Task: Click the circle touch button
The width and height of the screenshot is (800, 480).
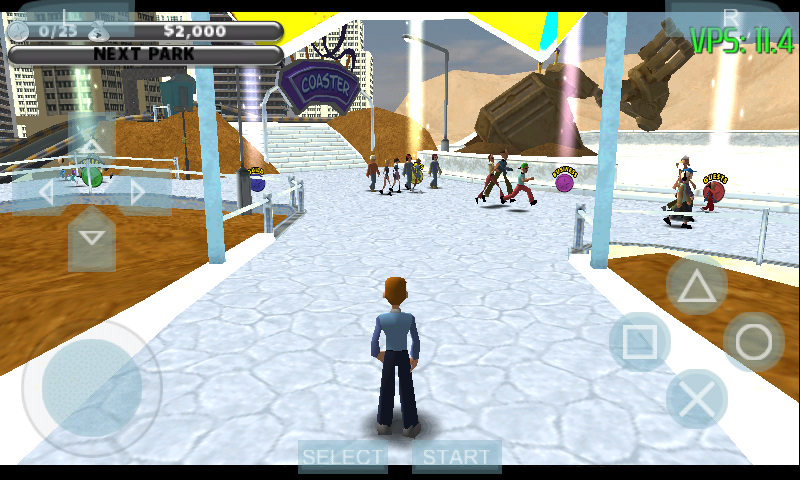Action: click(x=754, y=343)
